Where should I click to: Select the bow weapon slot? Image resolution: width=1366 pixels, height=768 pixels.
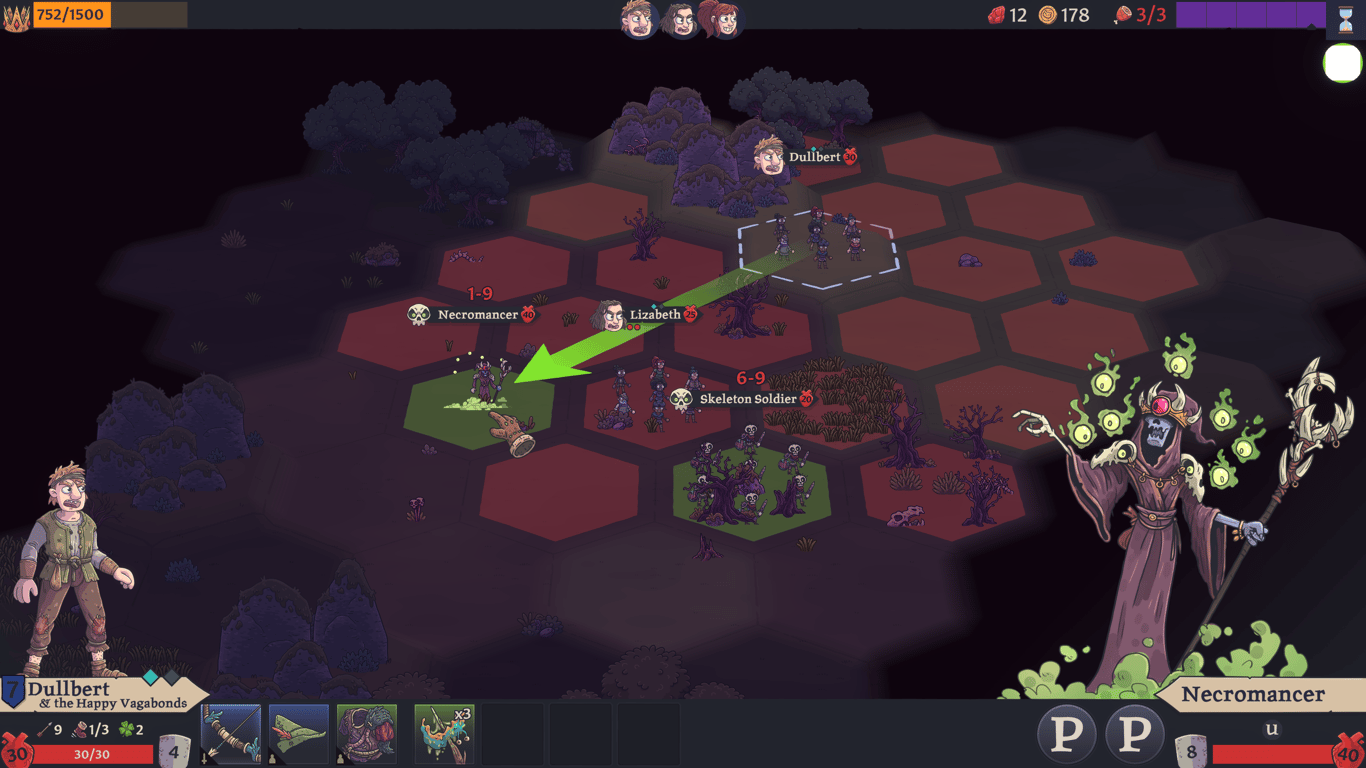click(x=231, y=735)
